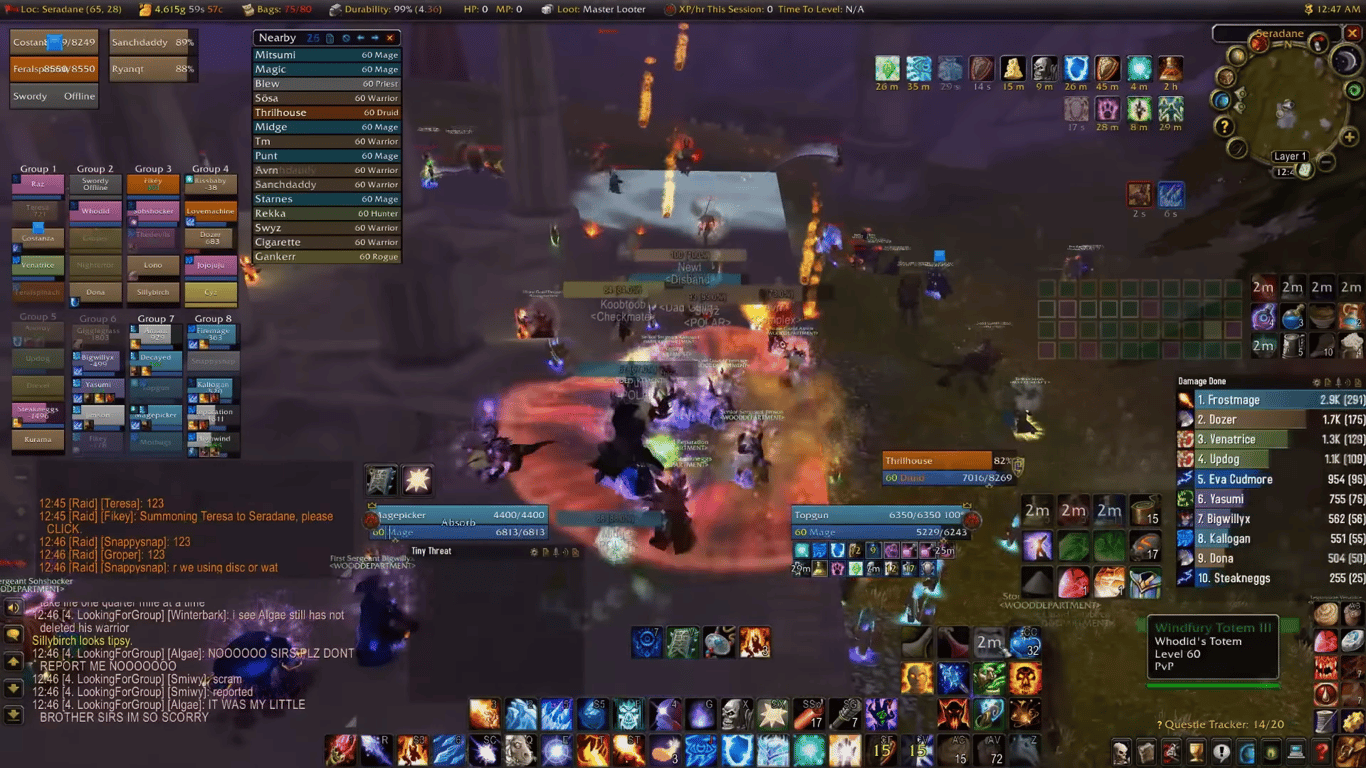Open the report dropdown on the Damage Done window
Image resolution: width=1366 pixels, height=768 pixels.
pos(1328,382)
